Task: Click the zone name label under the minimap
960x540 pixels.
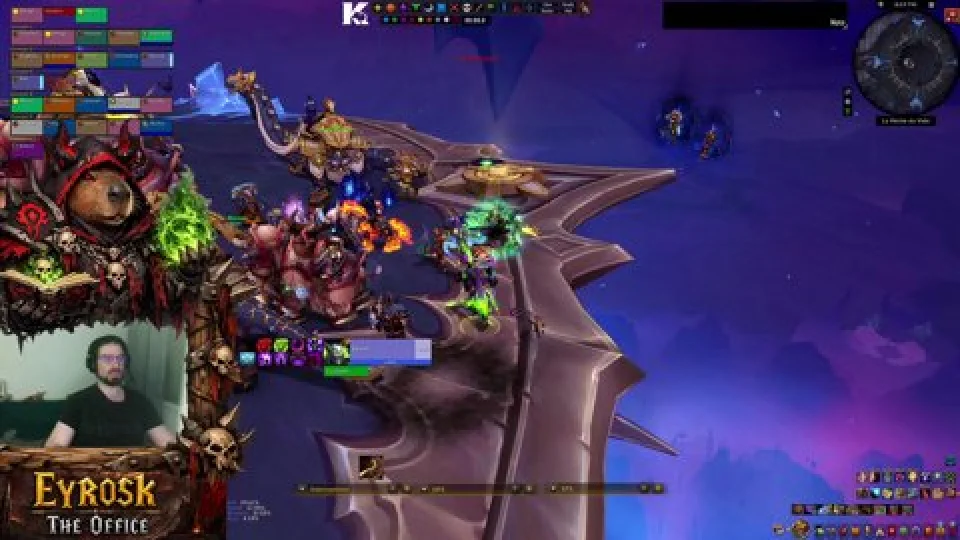Action: point(906,121)
